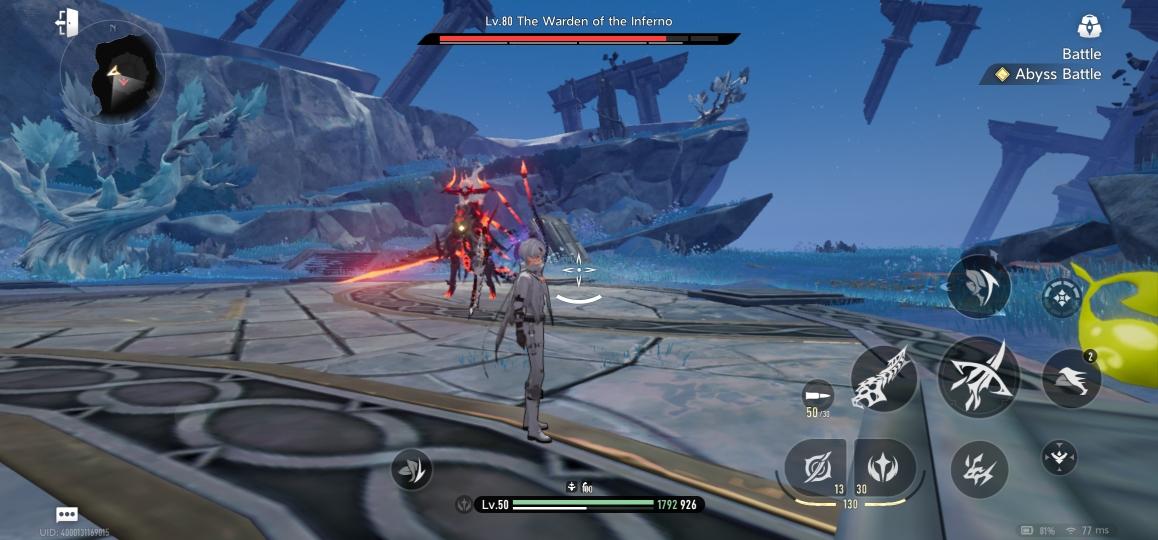Tap the bullet reload icon
This screenshot has height=540, width=1158.
818,393
